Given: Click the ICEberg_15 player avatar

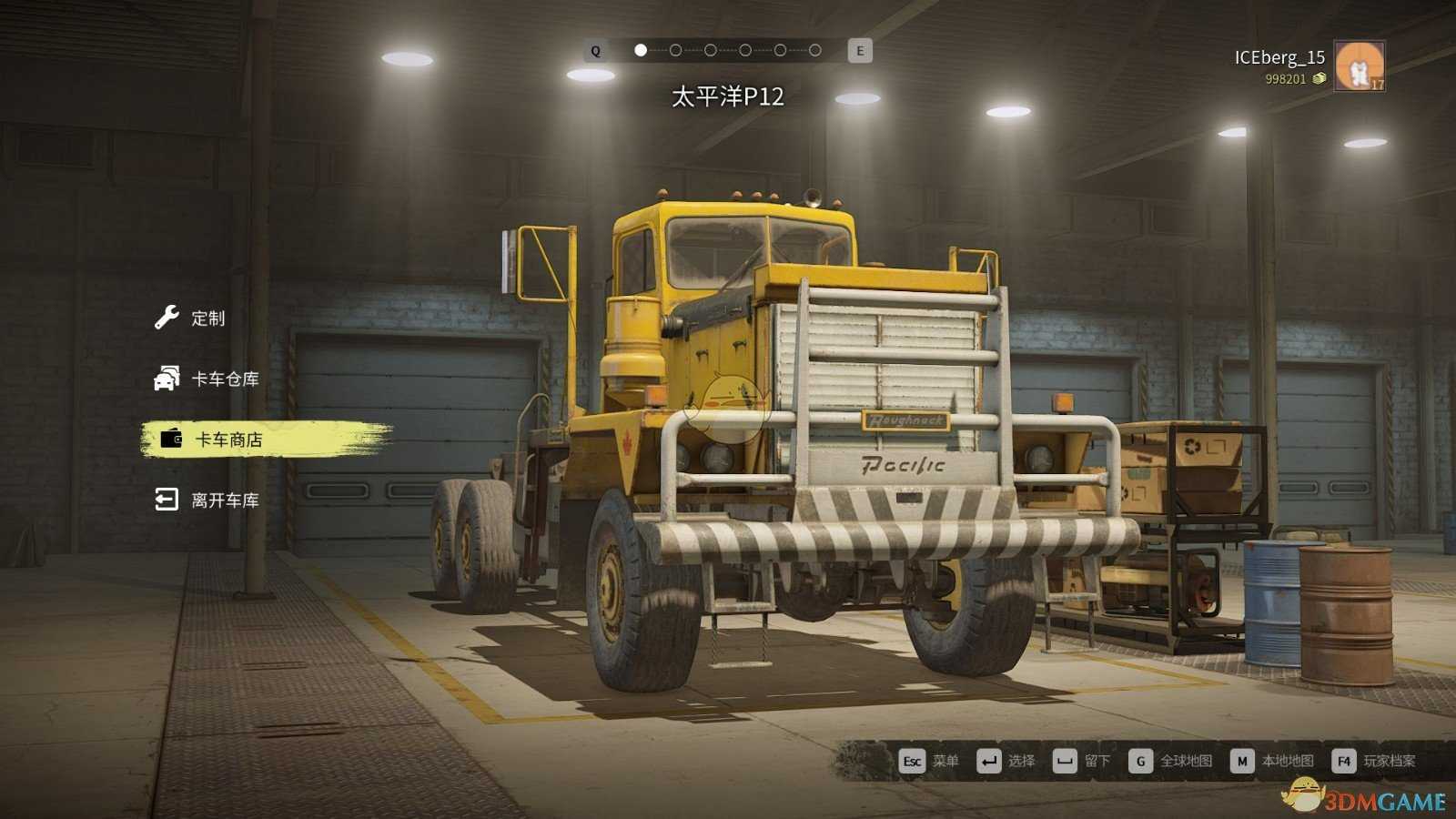Looking at the screenshot, I should (1359, 66).
